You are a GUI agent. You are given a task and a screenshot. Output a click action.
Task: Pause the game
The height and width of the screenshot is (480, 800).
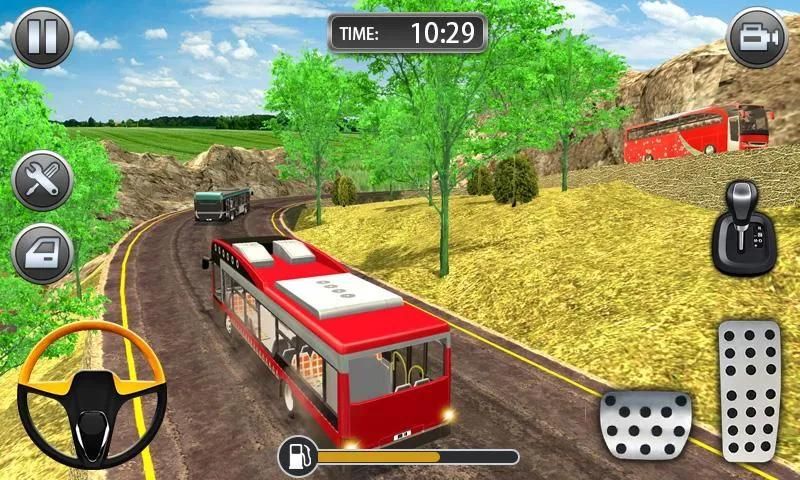click(42, 38)
